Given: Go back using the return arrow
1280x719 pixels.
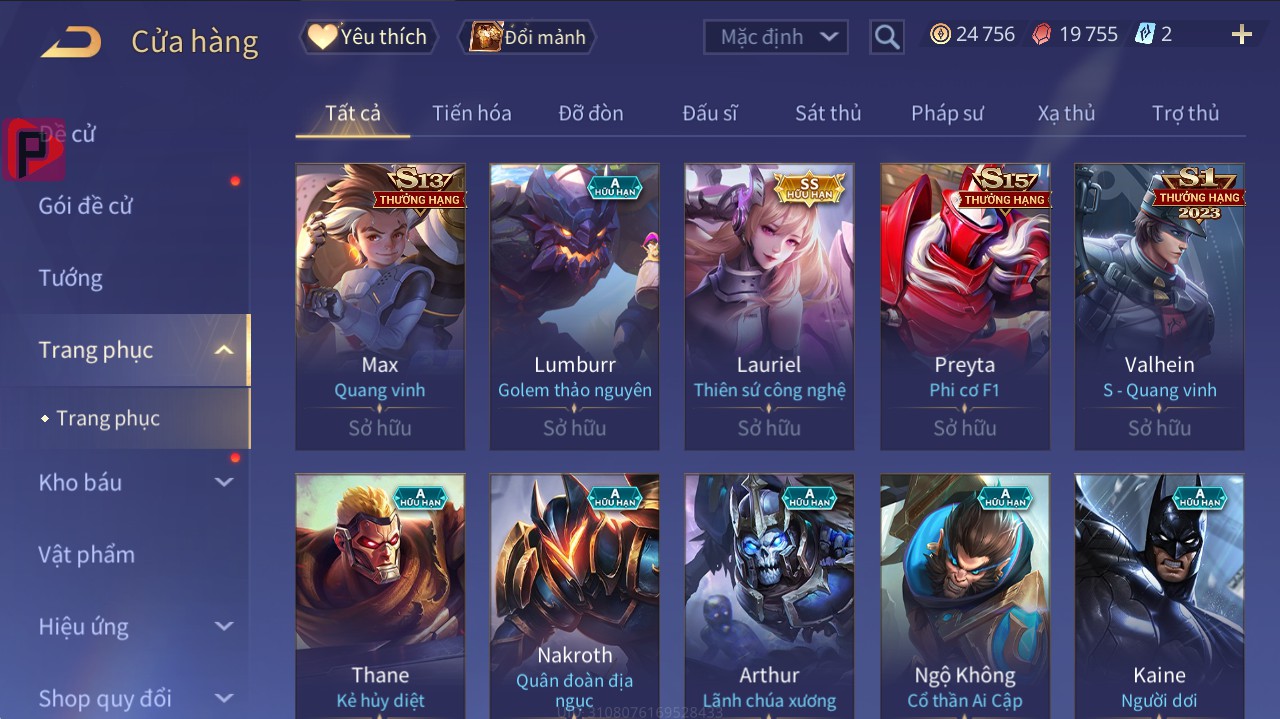Looking at the screenshot, I should coord(71,41).
